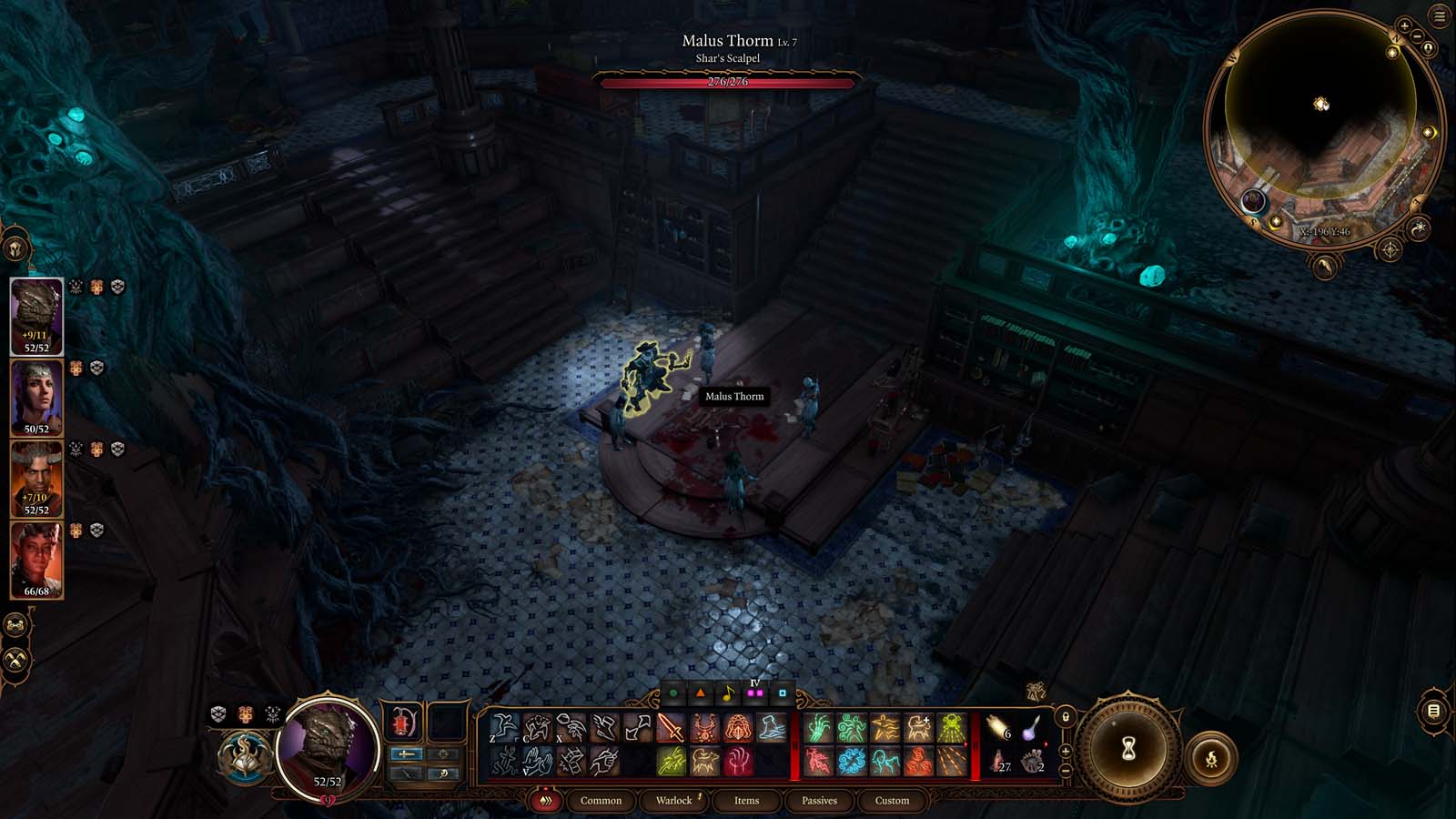Toggle the hotbar lock padlock
Image resolution: width=1456 pixels, height=819 pixels.
click(x=1066, y=716)
